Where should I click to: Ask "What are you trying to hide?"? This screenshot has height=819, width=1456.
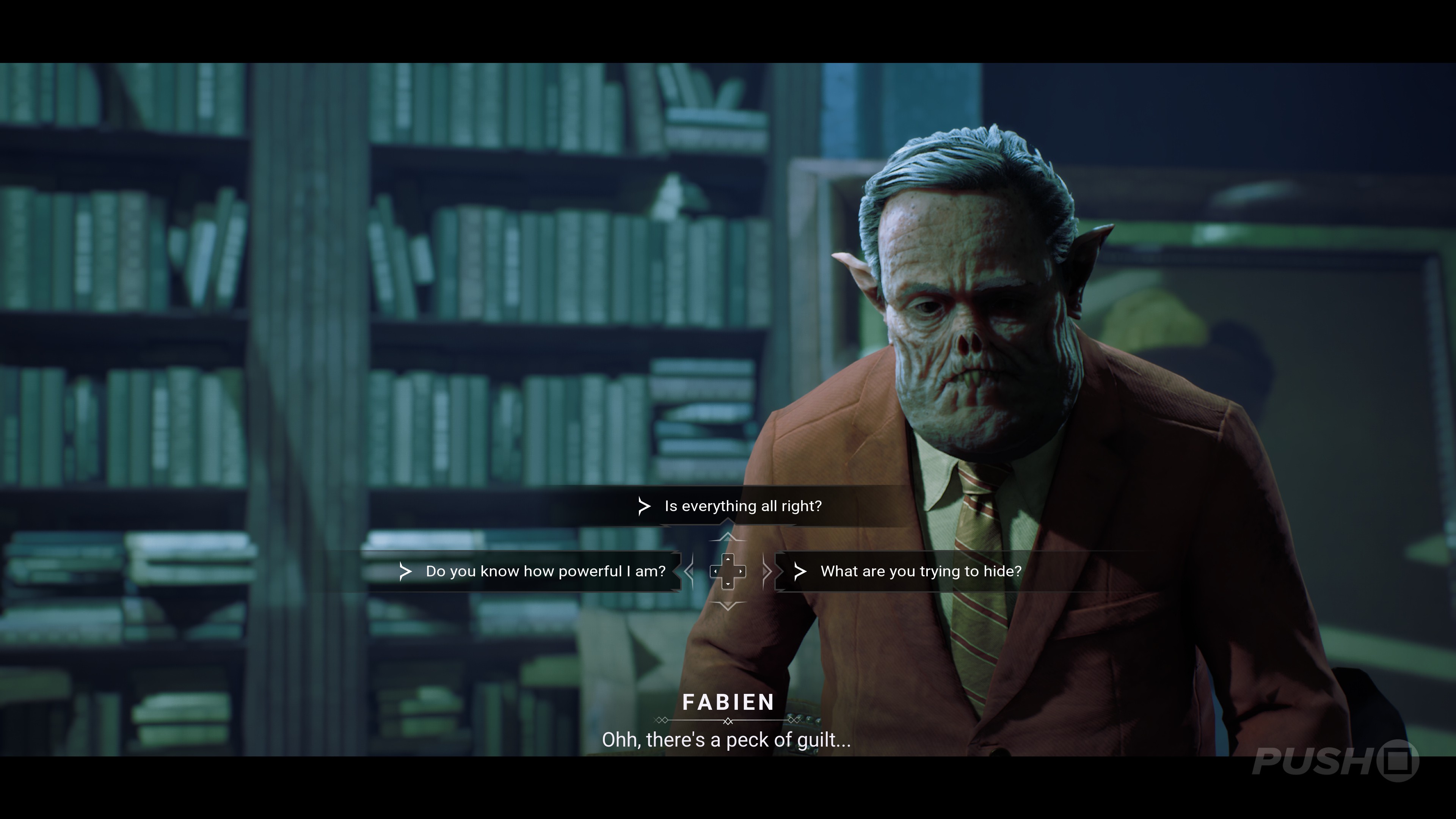920,571
